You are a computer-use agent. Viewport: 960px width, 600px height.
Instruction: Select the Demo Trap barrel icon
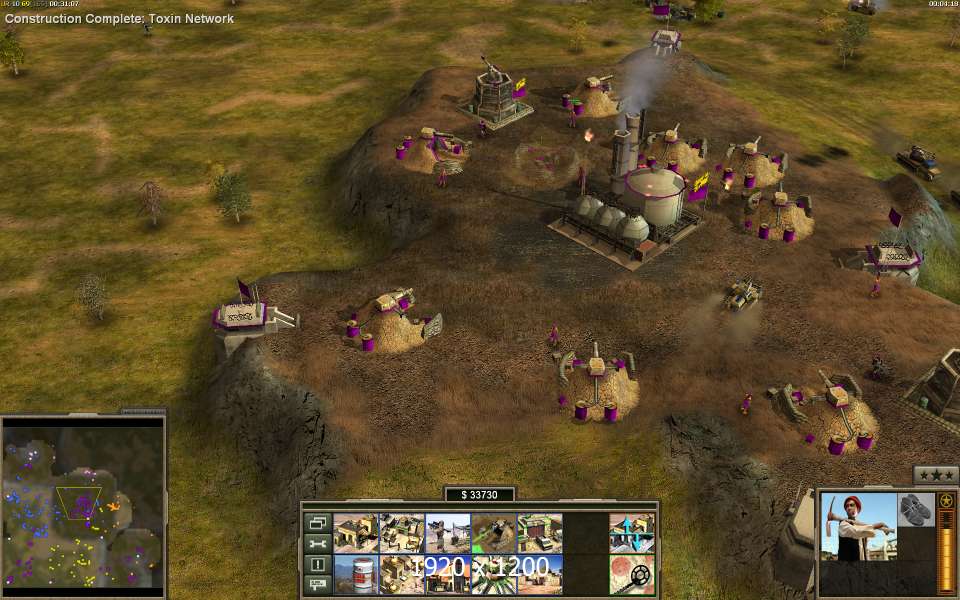(355, 575)
